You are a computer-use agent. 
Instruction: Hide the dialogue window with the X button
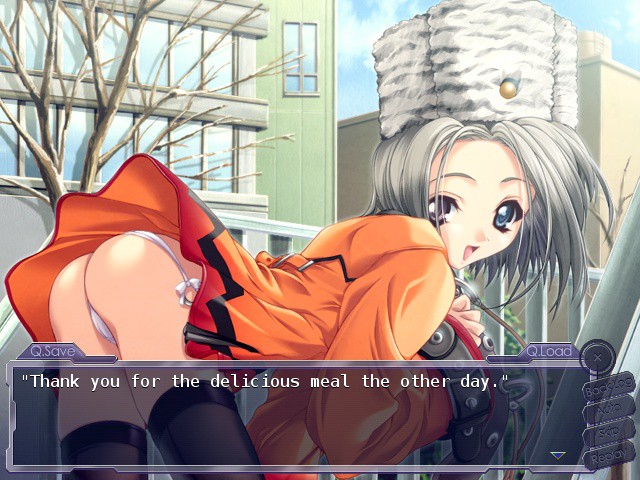click(597, 355)
